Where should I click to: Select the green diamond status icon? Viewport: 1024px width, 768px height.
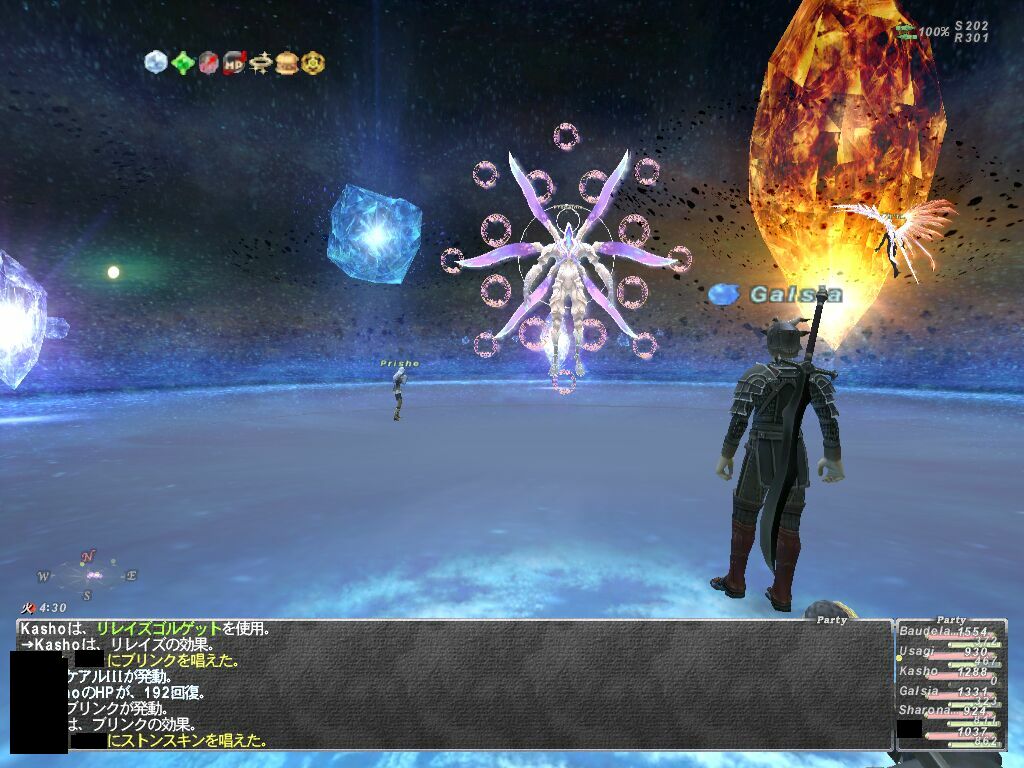[x=182, y=63]
